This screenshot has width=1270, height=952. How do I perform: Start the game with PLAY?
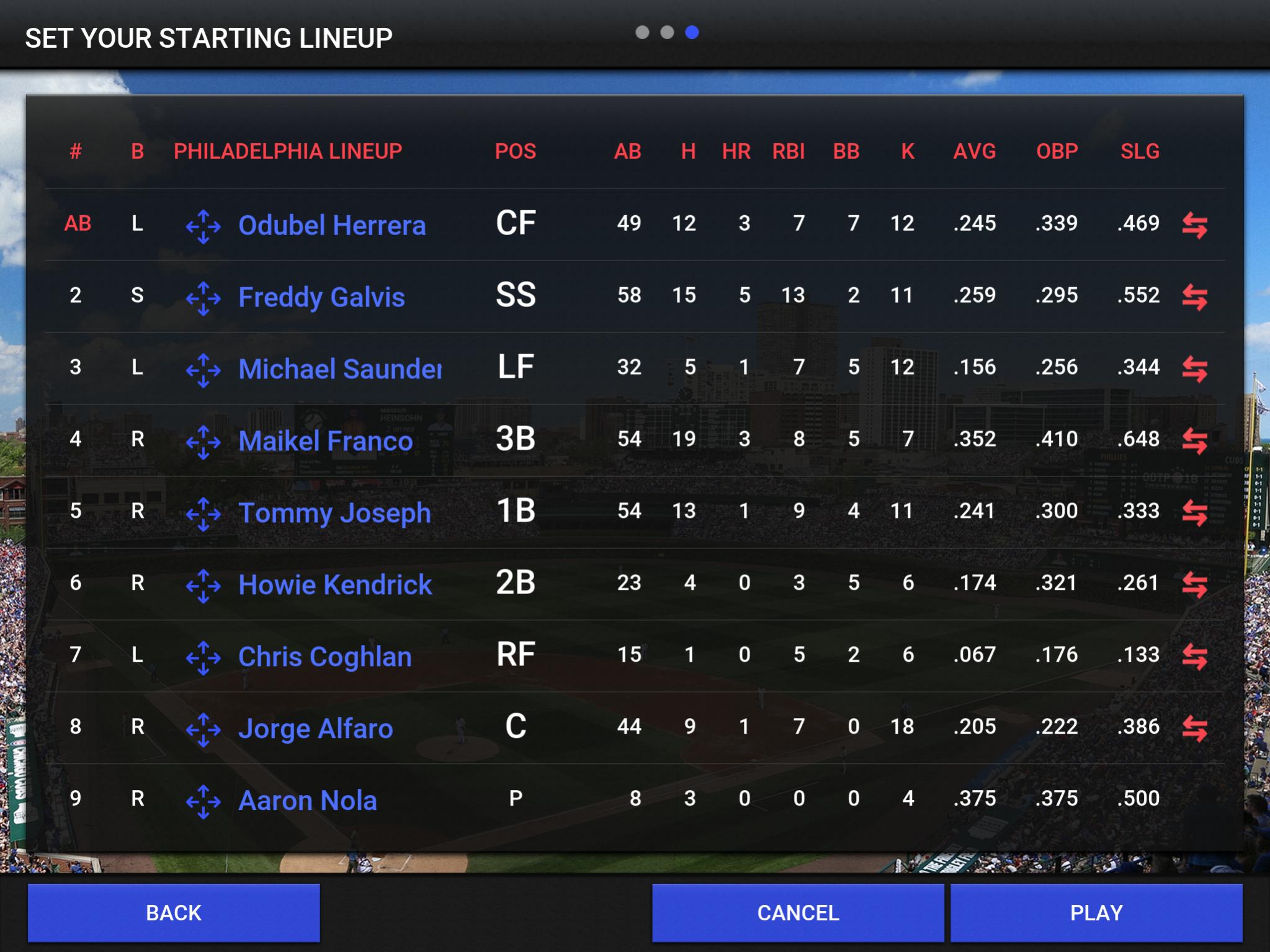coord(1096,912)
